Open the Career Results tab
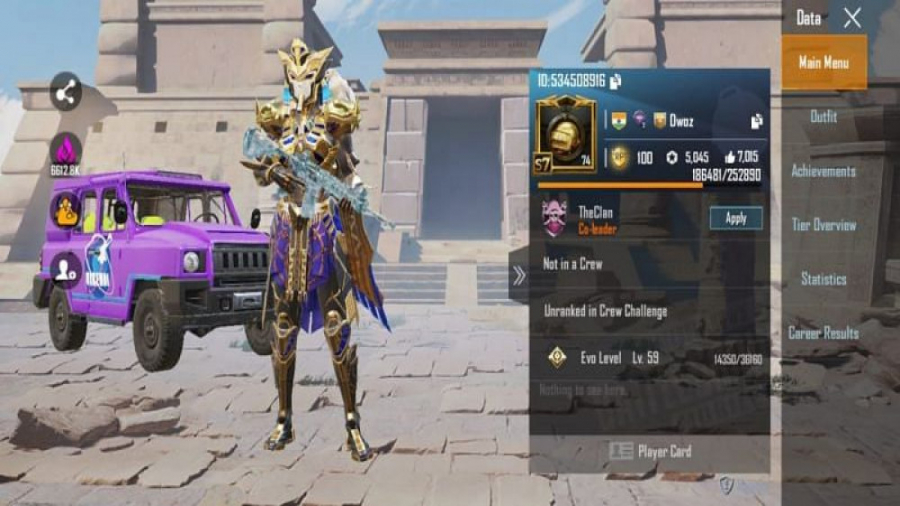The height and width of the screenshot is (506, 900). pos(824,333)
